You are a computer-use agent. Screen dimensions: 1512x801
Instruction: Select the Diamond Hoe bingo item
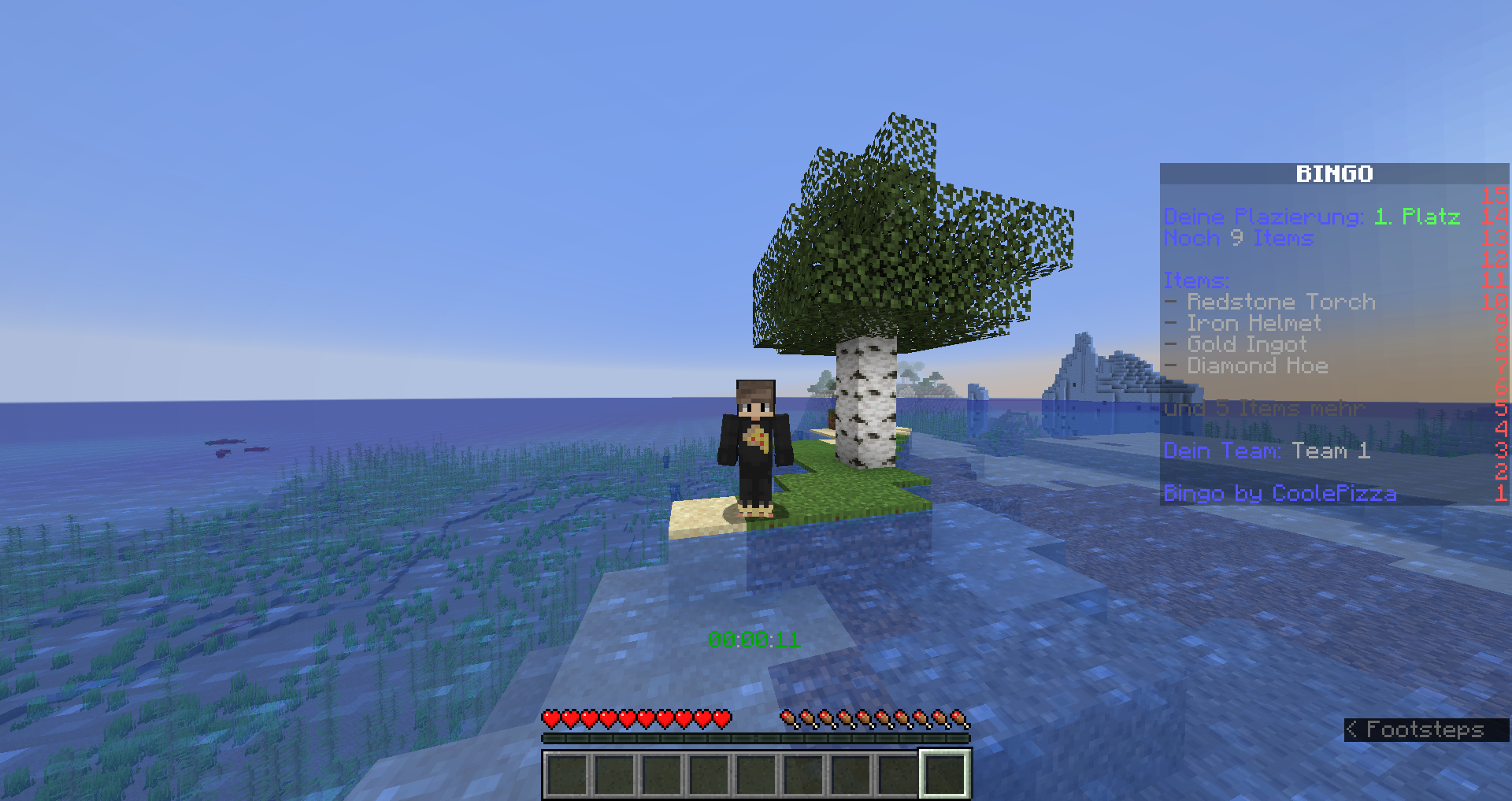click(1256, 365)
